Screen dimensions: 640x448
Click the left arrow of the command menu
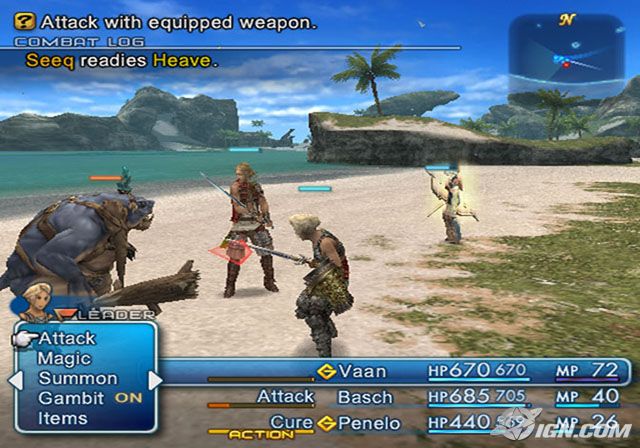(14, 380)
